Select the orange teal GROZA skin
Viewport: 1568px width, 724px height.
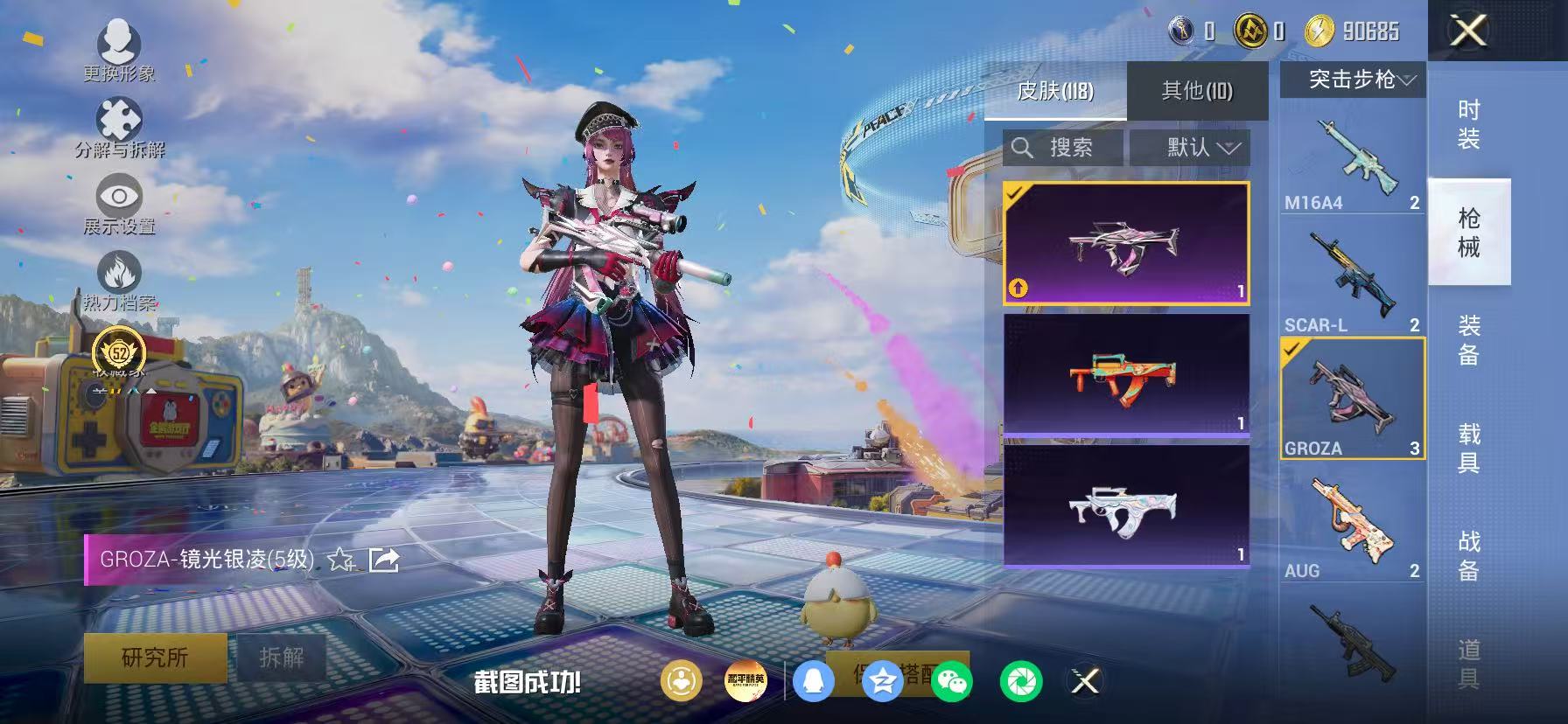click(x=1126, y=374)
